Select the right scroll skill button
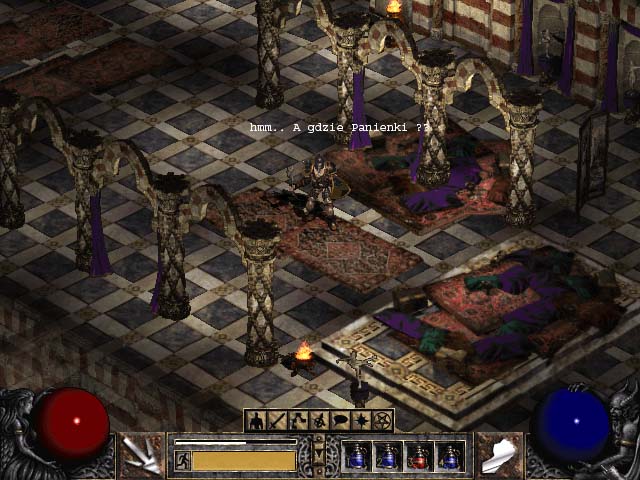The width and height of the screenshot is (640, 480). pos(499,456)
